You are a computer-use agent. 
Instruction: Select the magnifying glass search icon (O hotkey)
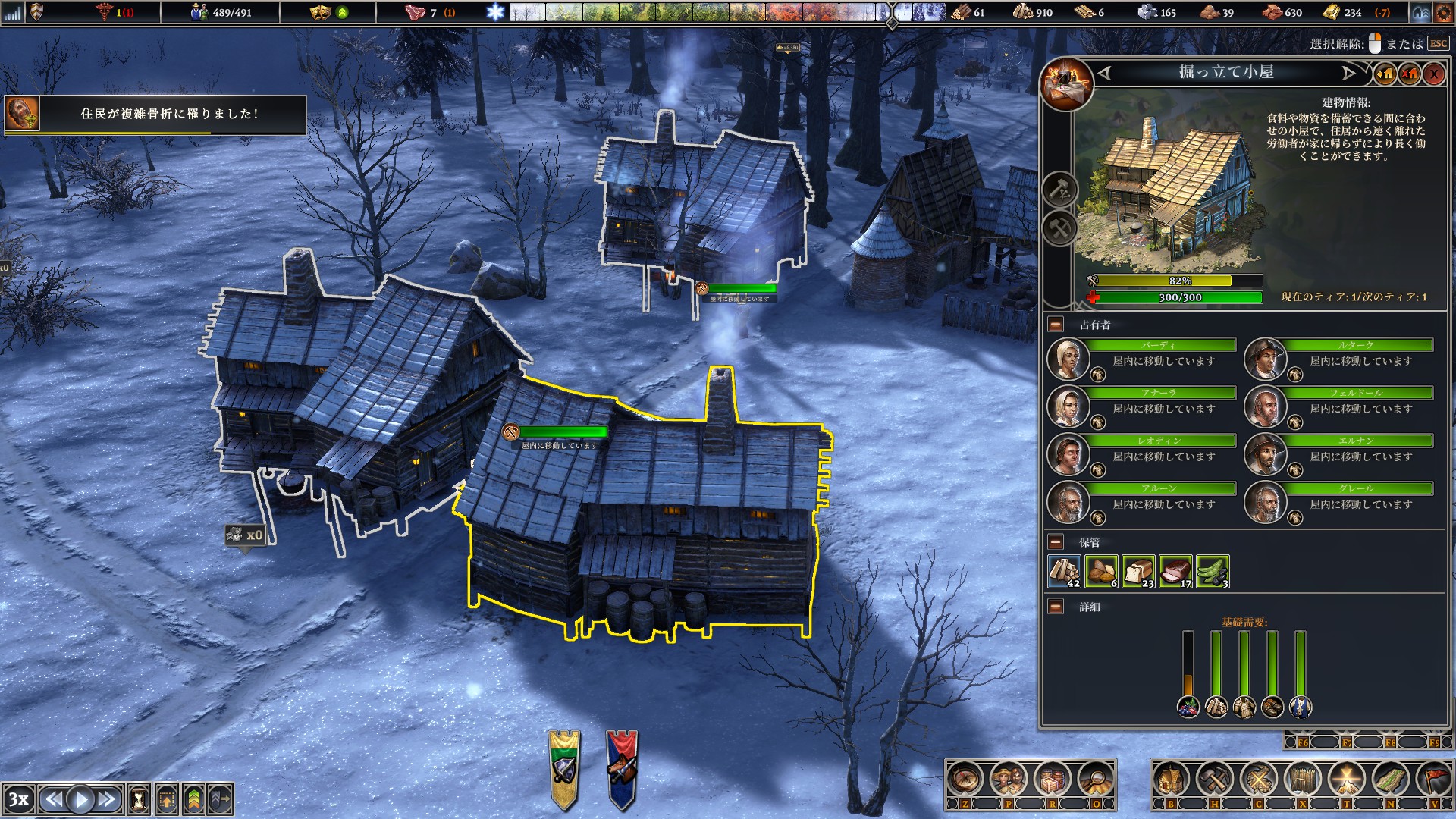coord(1095,778)
